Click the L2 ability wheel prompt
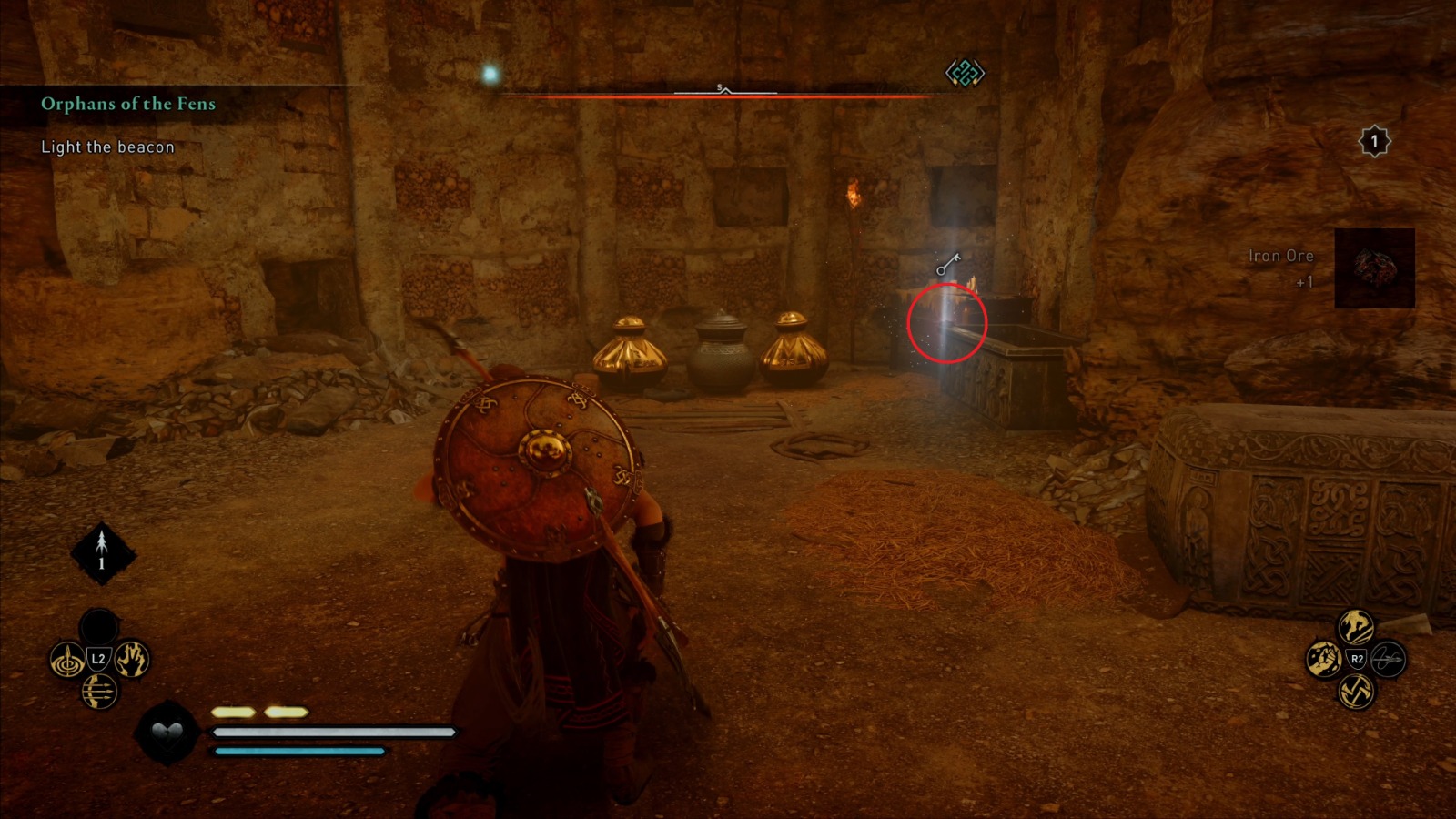The image size is (1456, 819). [97, 658]
